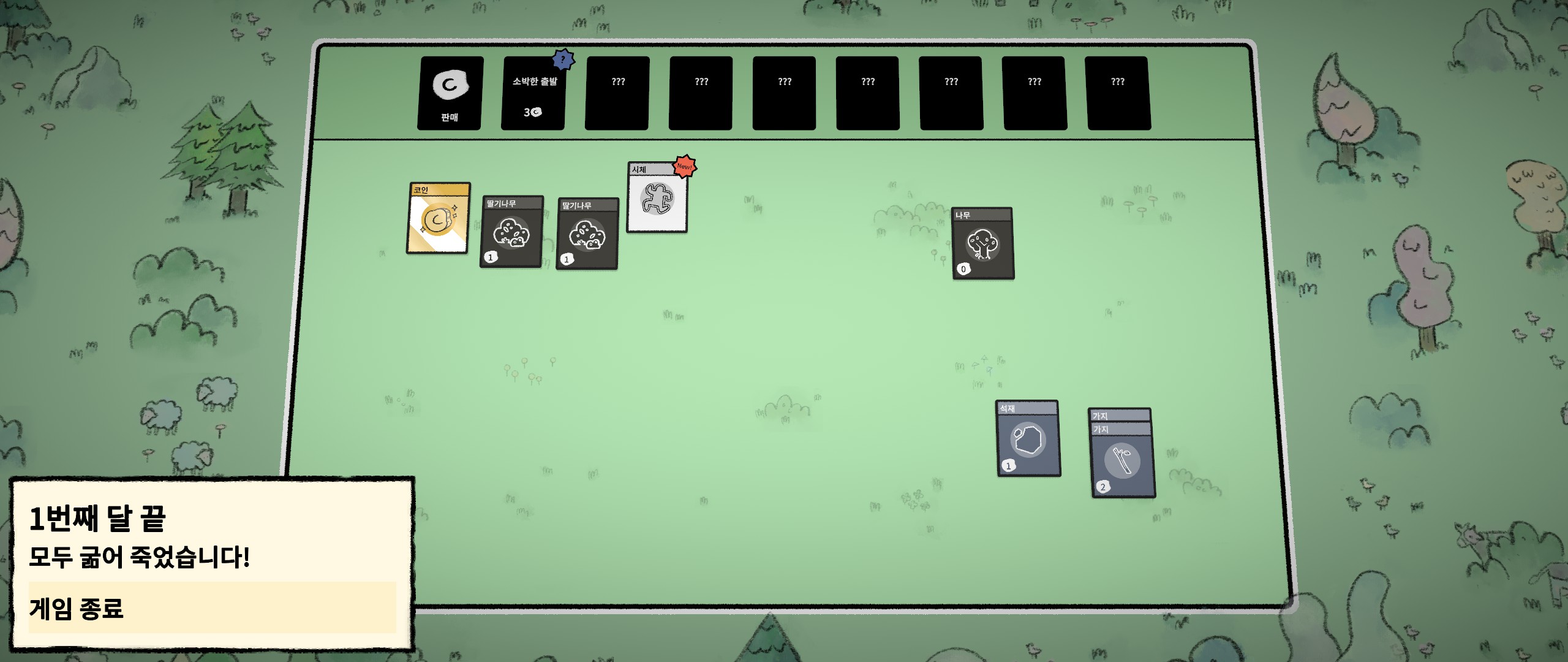The height and width of the screenshot is (662, 1568).
Task: Click the 게임 종료 button
Action: [212, 608]
